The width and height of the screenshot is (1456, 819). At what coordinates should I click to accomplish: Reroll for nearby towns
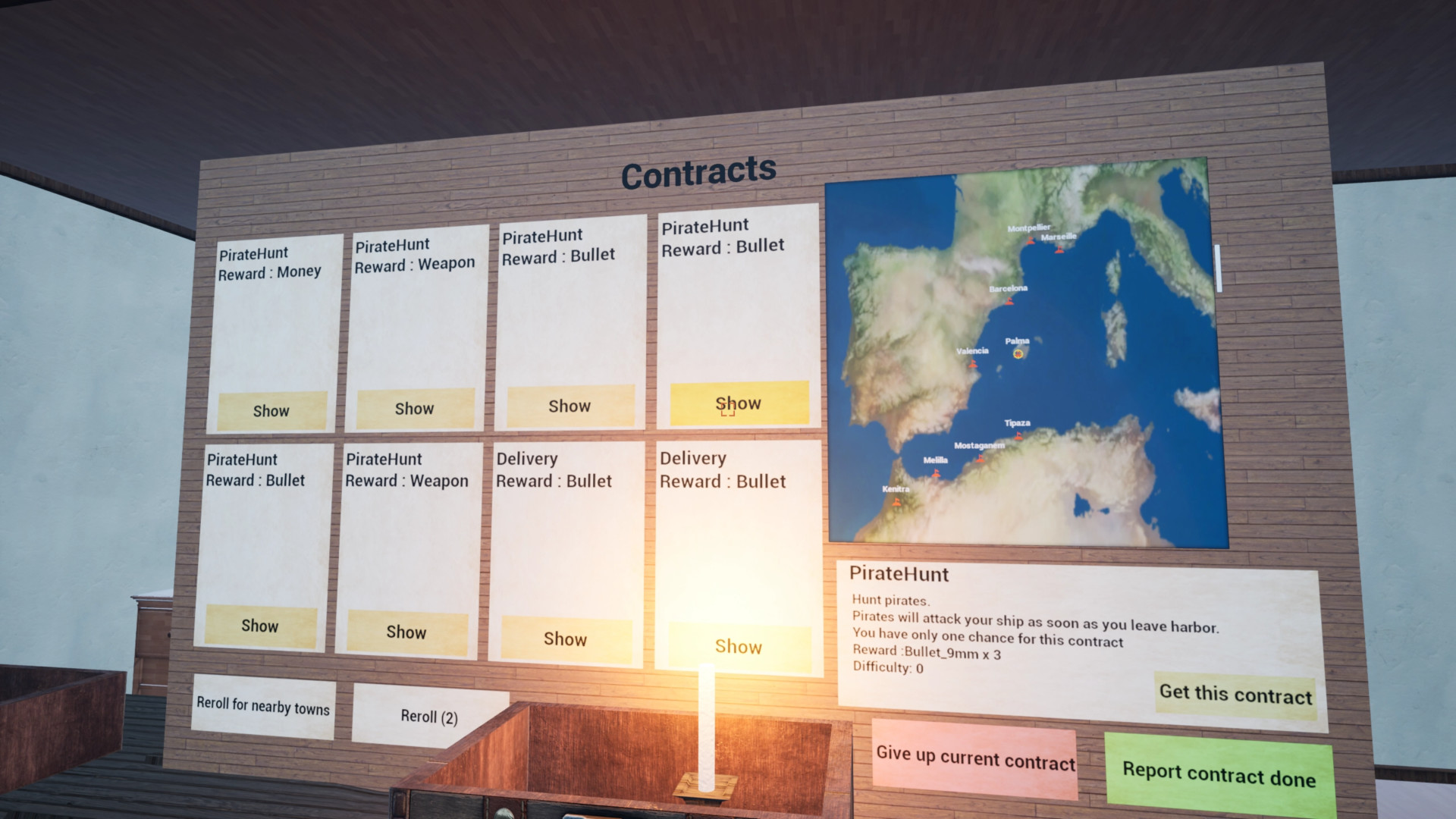coord(262,709)
